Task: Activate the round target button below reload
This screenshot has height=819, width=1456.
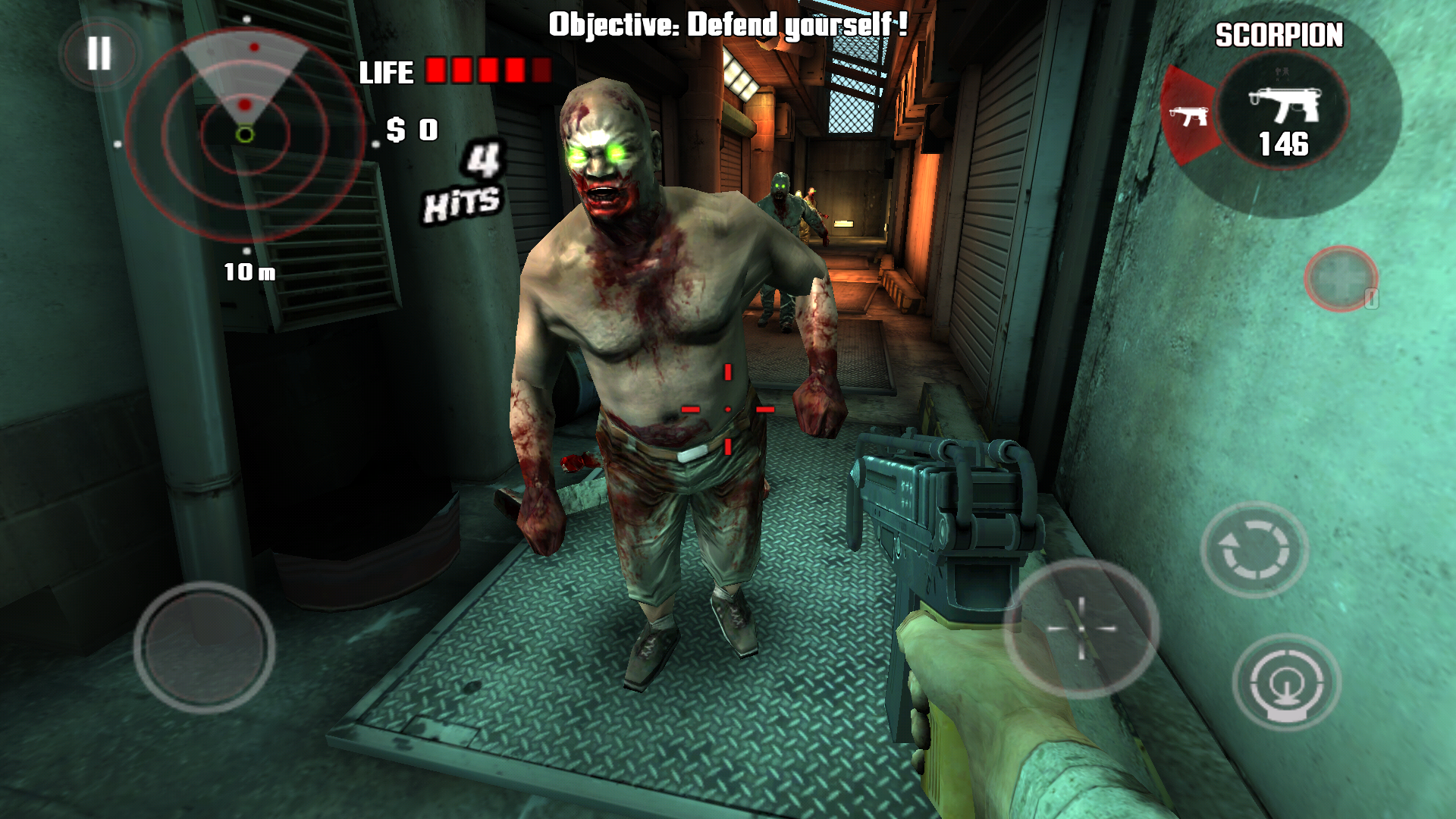Action: pos(1286,682)
